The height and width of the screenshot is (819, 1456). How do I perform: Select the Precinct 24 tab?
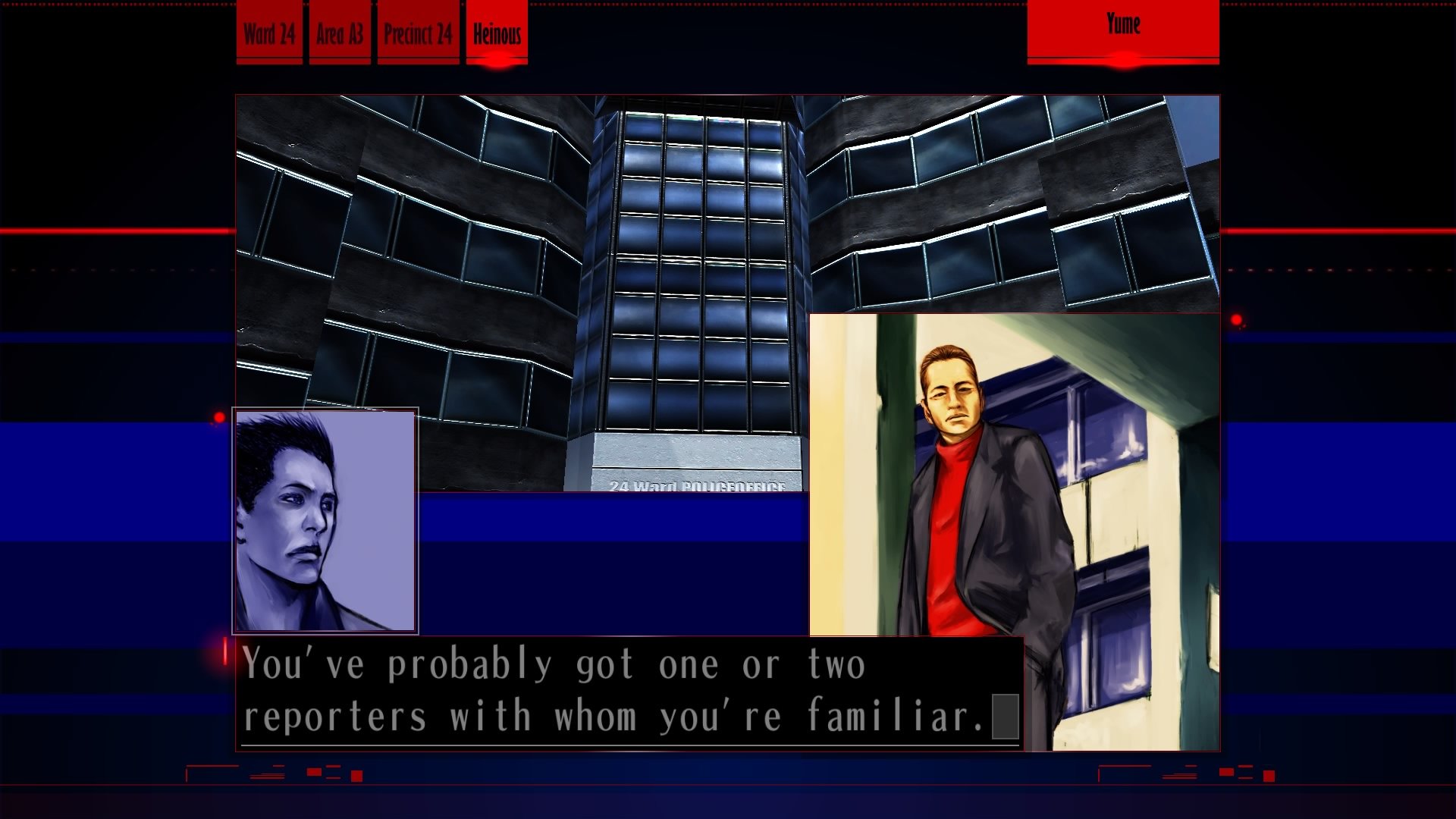[419, 33]
